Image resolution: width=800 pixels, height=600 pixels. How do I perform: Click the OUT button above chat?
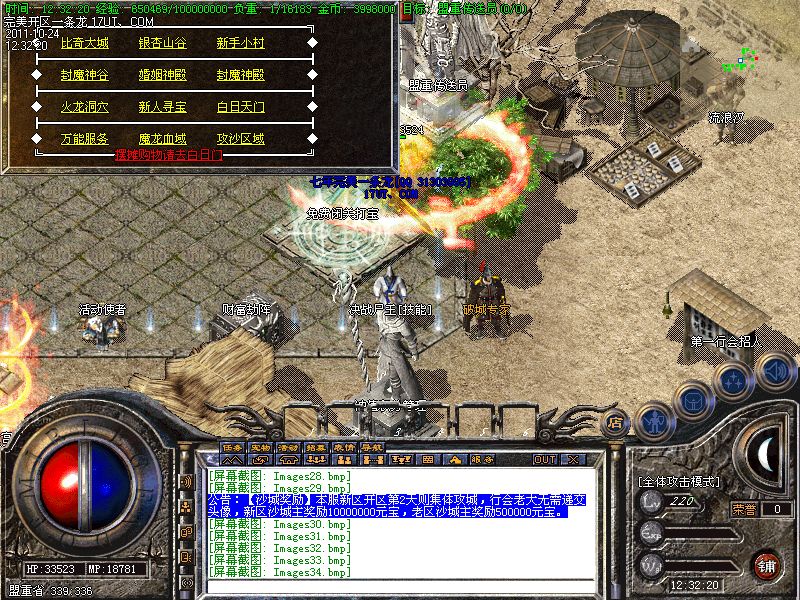pyautogui.click(x=545, y=459)
